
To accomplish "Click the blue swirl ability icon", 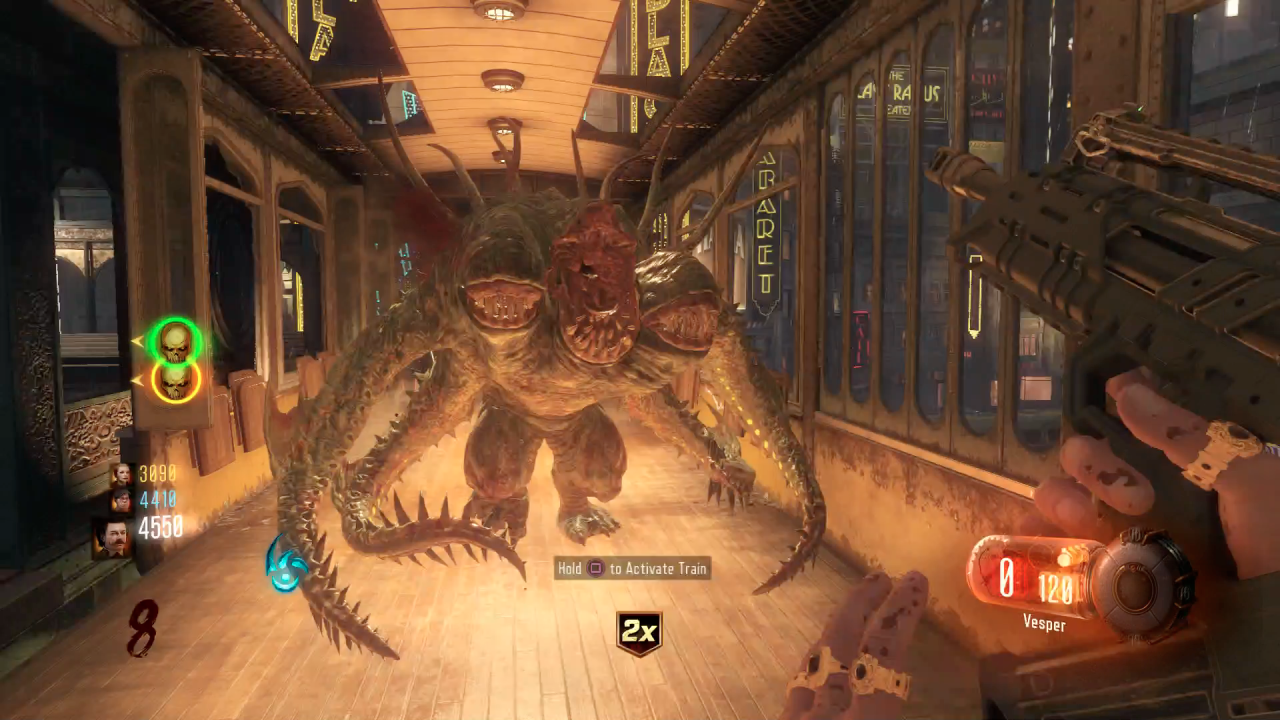I will (x=287, y=562).
